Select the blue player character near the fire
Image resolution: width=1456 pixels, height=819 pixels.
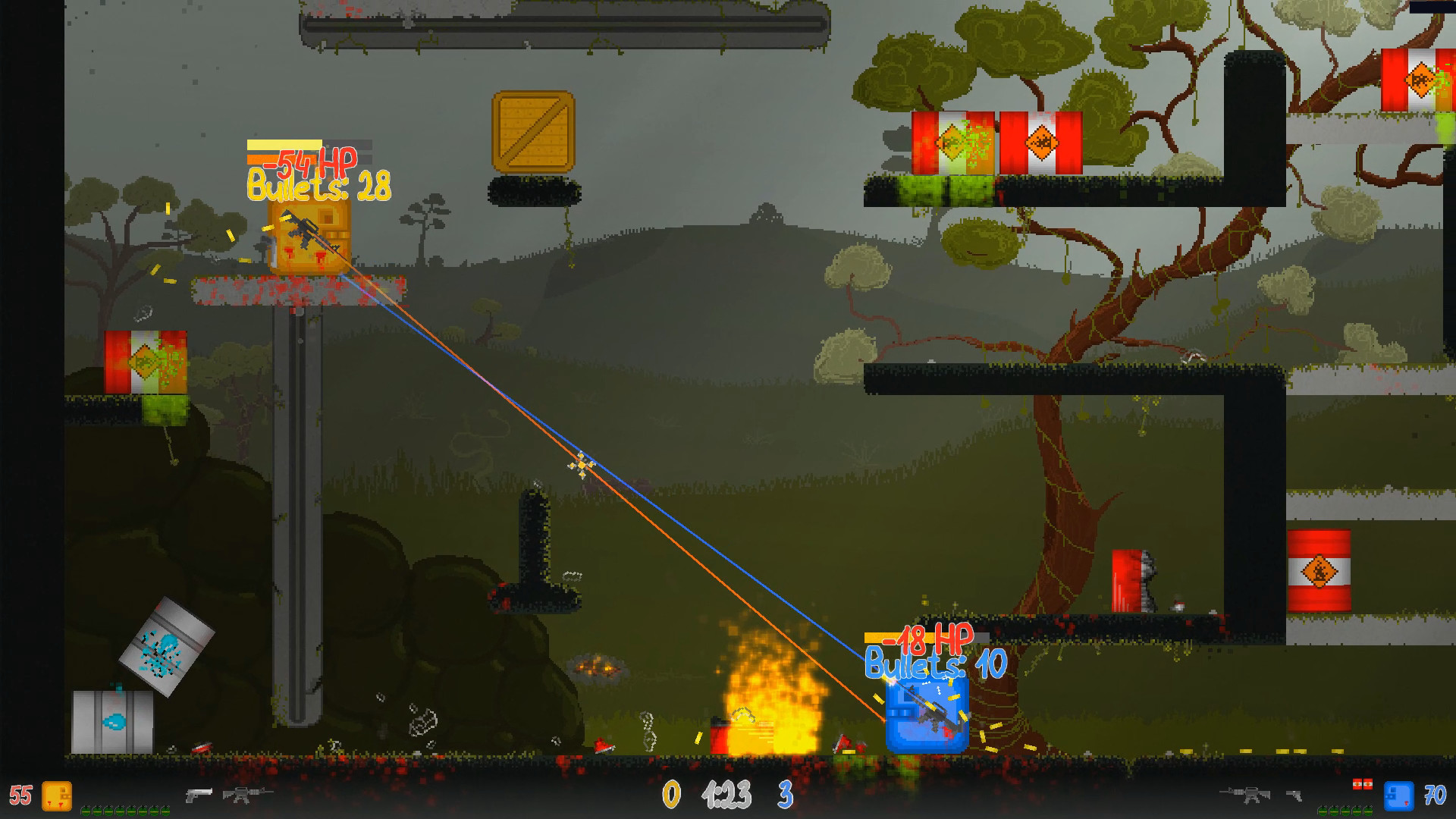click(x=926, y=716)
